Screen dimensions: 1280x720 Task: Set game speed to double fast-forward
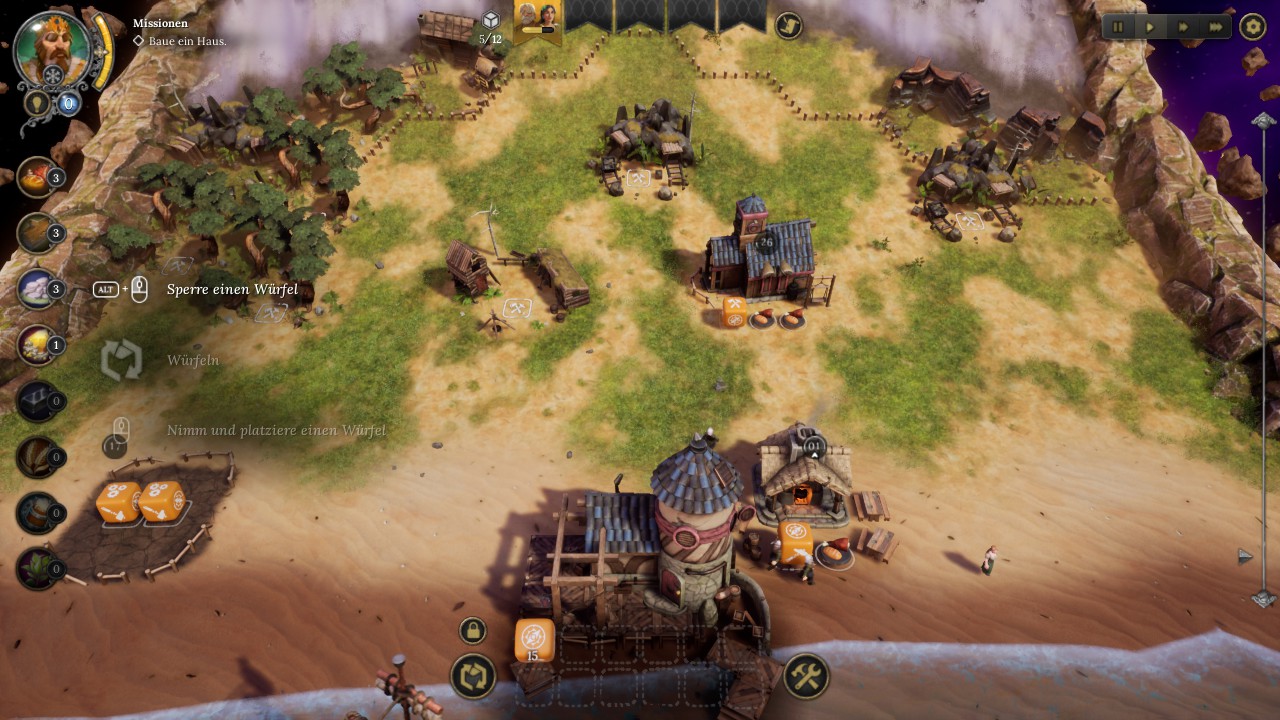(x=1183, y=27)
